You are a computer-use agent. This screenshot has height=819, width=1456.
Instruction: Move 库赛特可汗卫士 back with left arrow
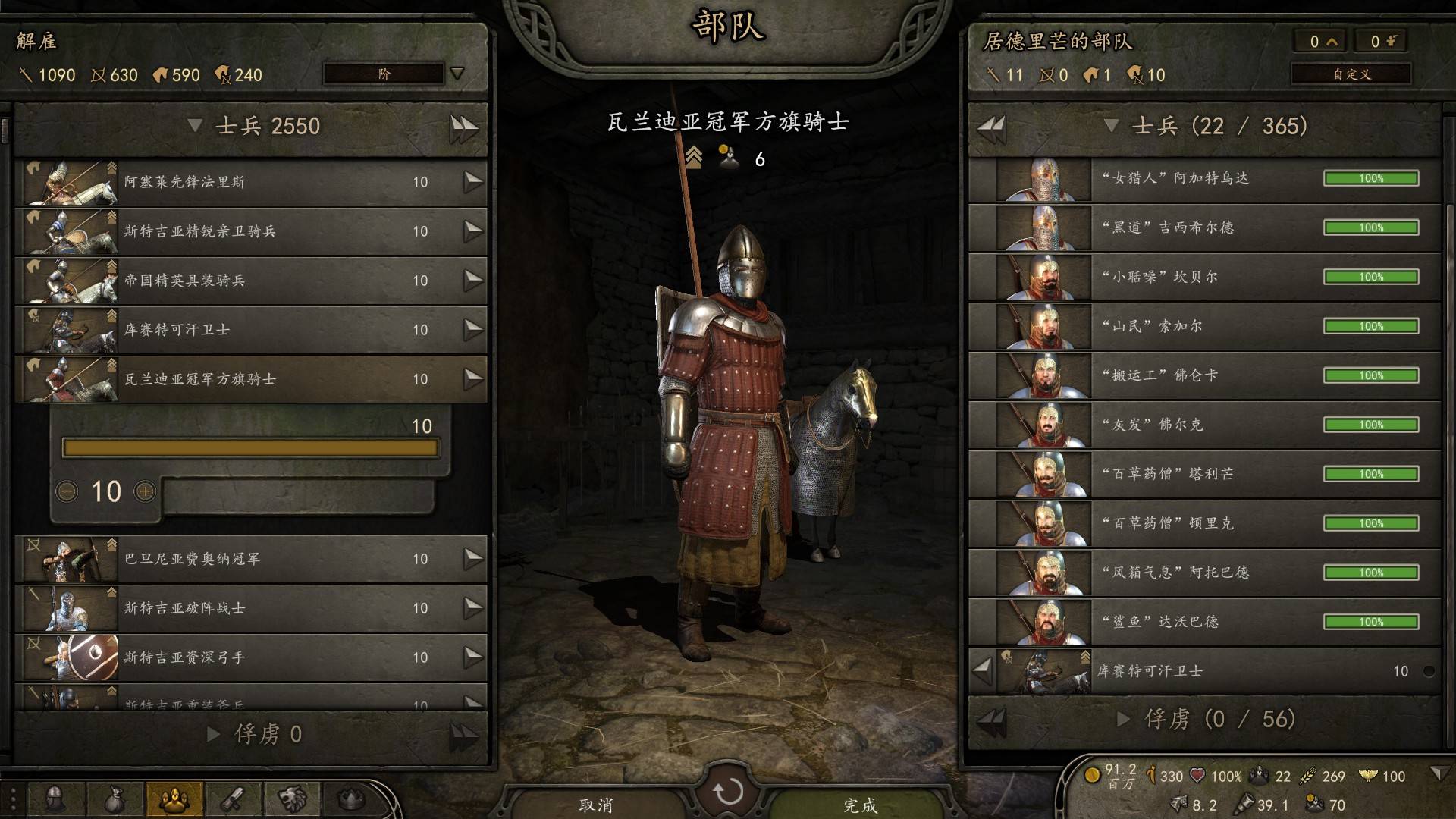point(983,670)
